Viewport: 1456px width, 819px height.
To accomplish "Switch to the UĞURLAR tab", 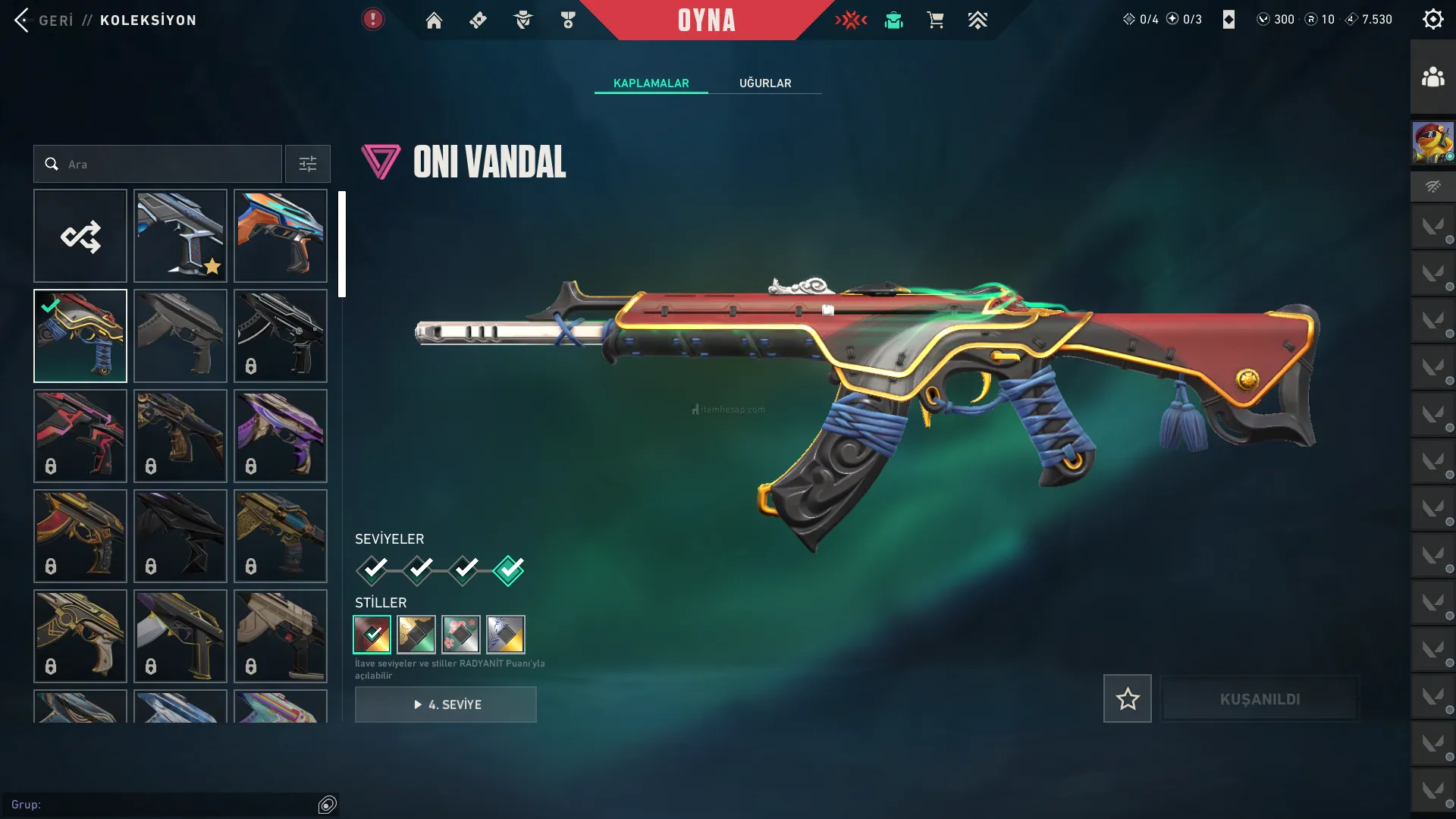I will point(765,83).
